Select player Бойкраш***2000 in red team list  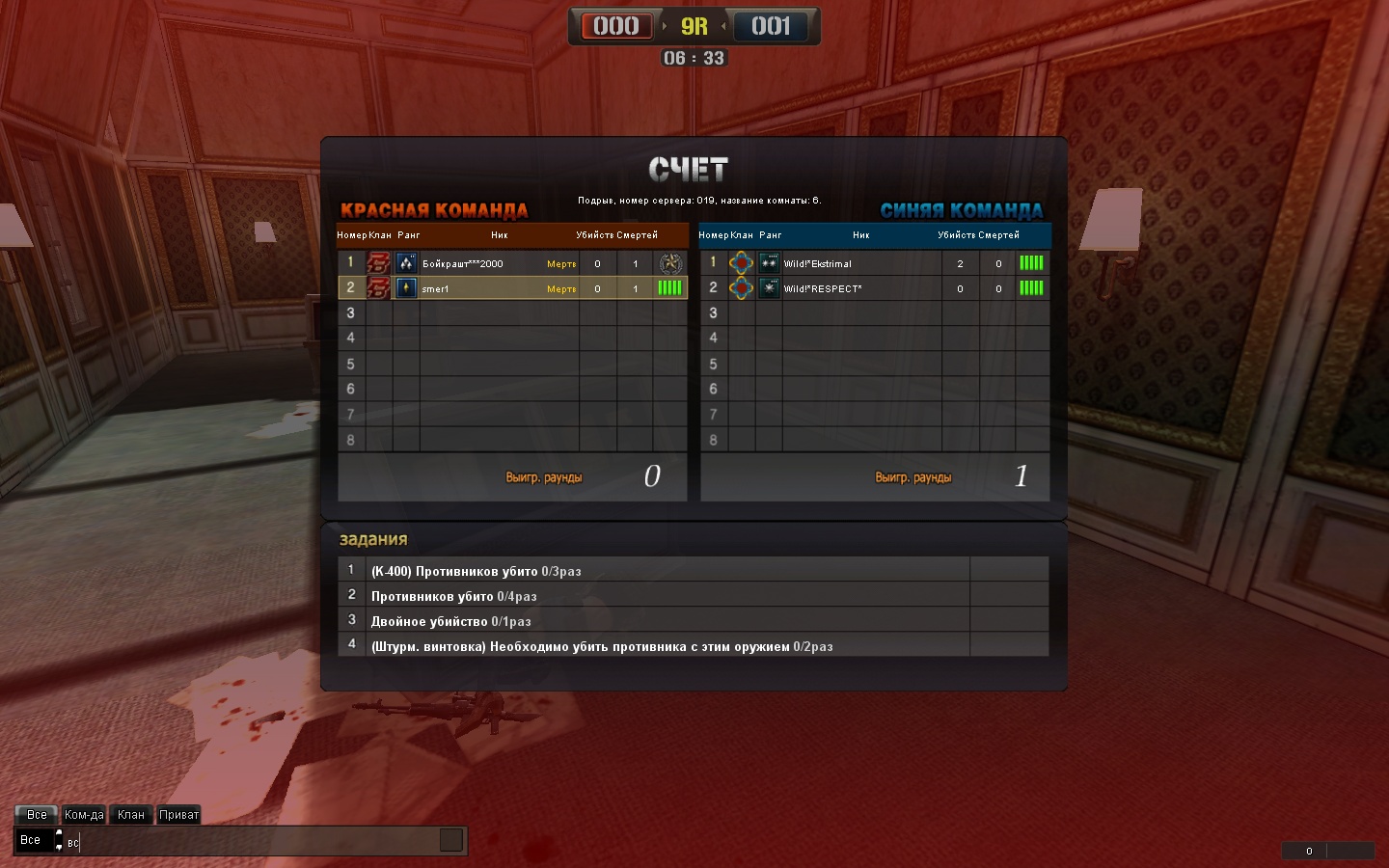[462, 263]
